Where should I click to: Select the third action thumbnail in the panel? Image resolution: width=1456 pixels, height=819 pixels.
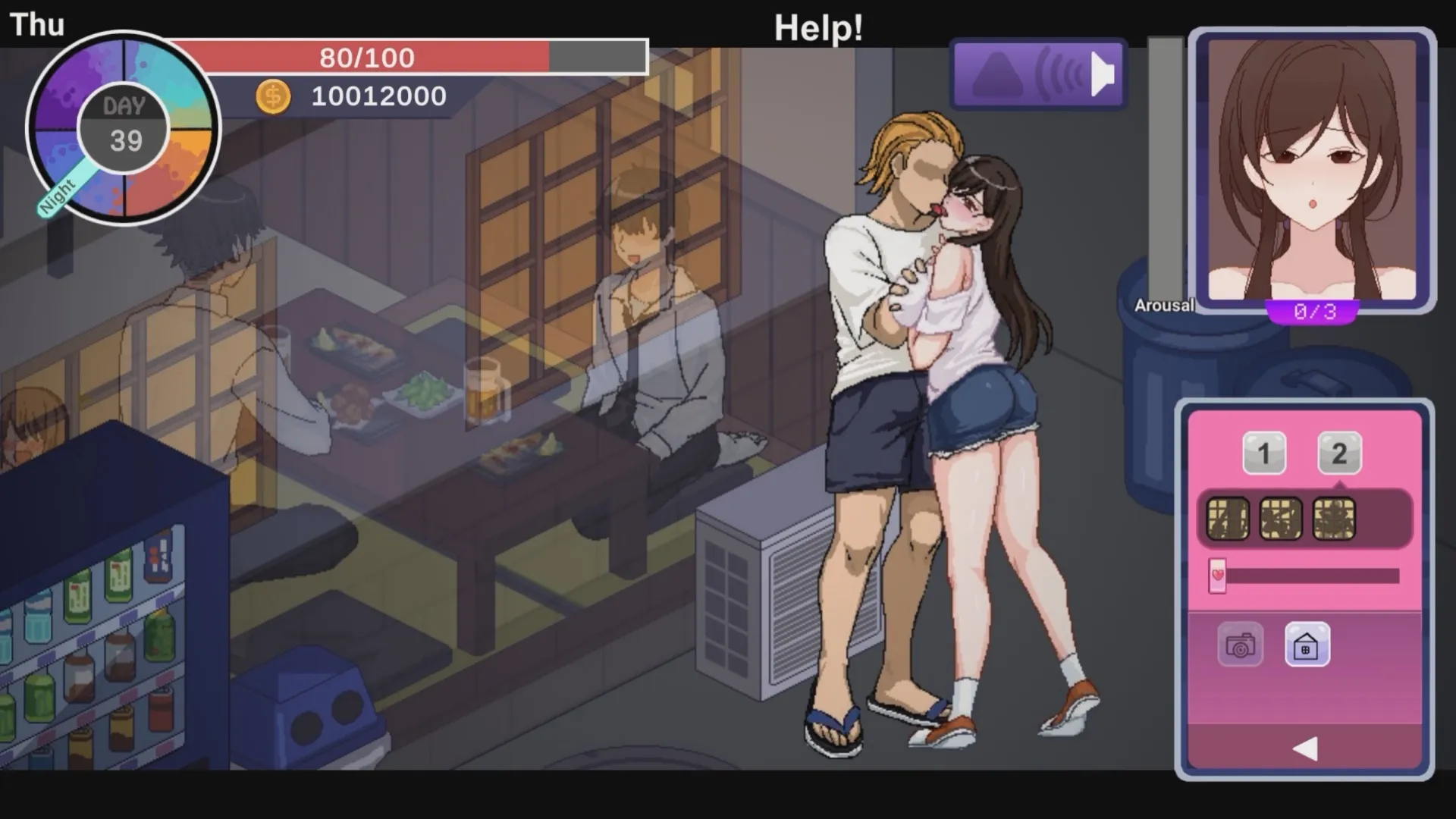1333,519
